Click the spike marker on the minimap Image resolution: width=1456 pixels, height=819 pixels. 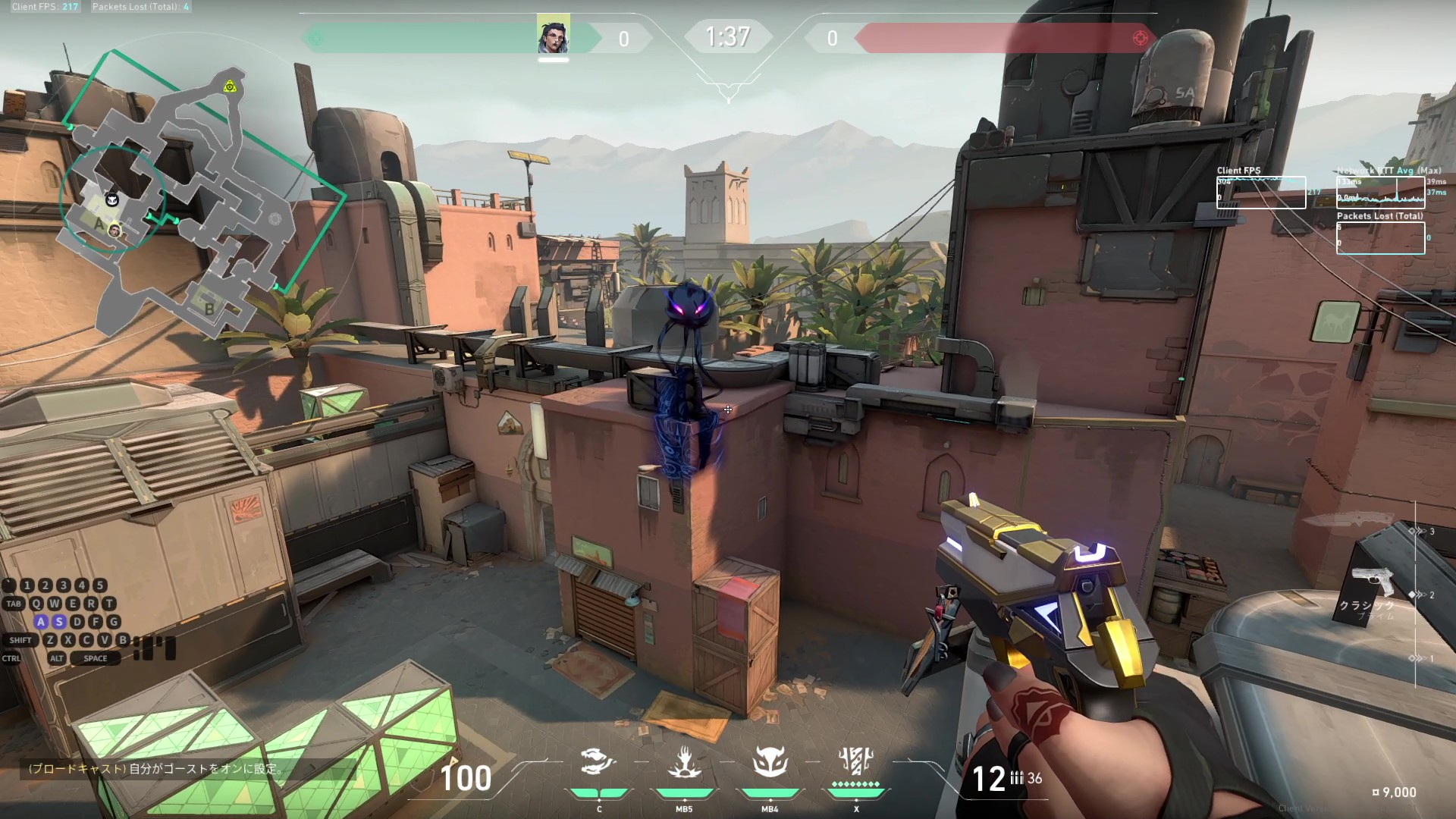(230, 86)
